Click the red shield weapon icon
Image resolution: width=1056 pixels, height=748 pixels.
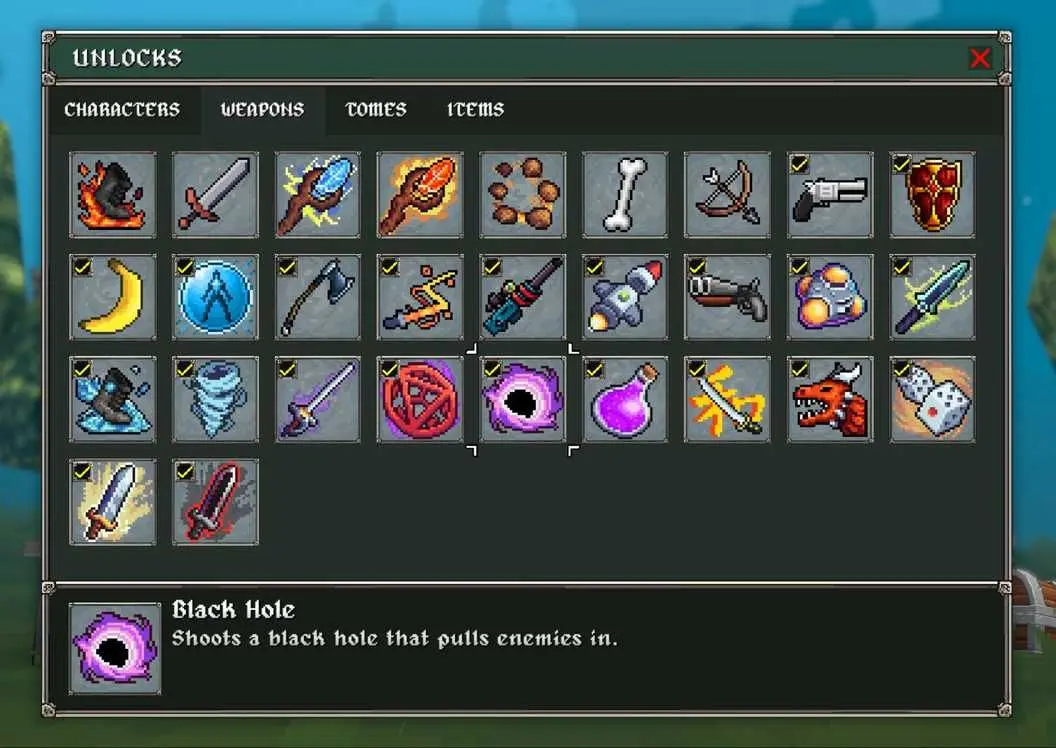pos(932,195)
